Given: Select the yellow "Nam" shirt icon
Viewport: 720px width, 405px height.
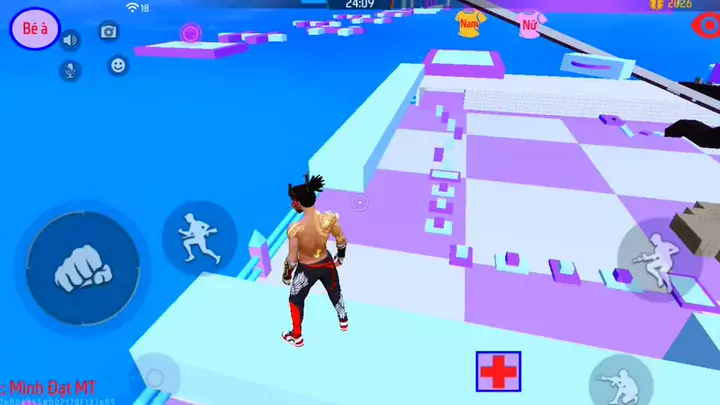Looking at the screenshot, I should (469, 21).
